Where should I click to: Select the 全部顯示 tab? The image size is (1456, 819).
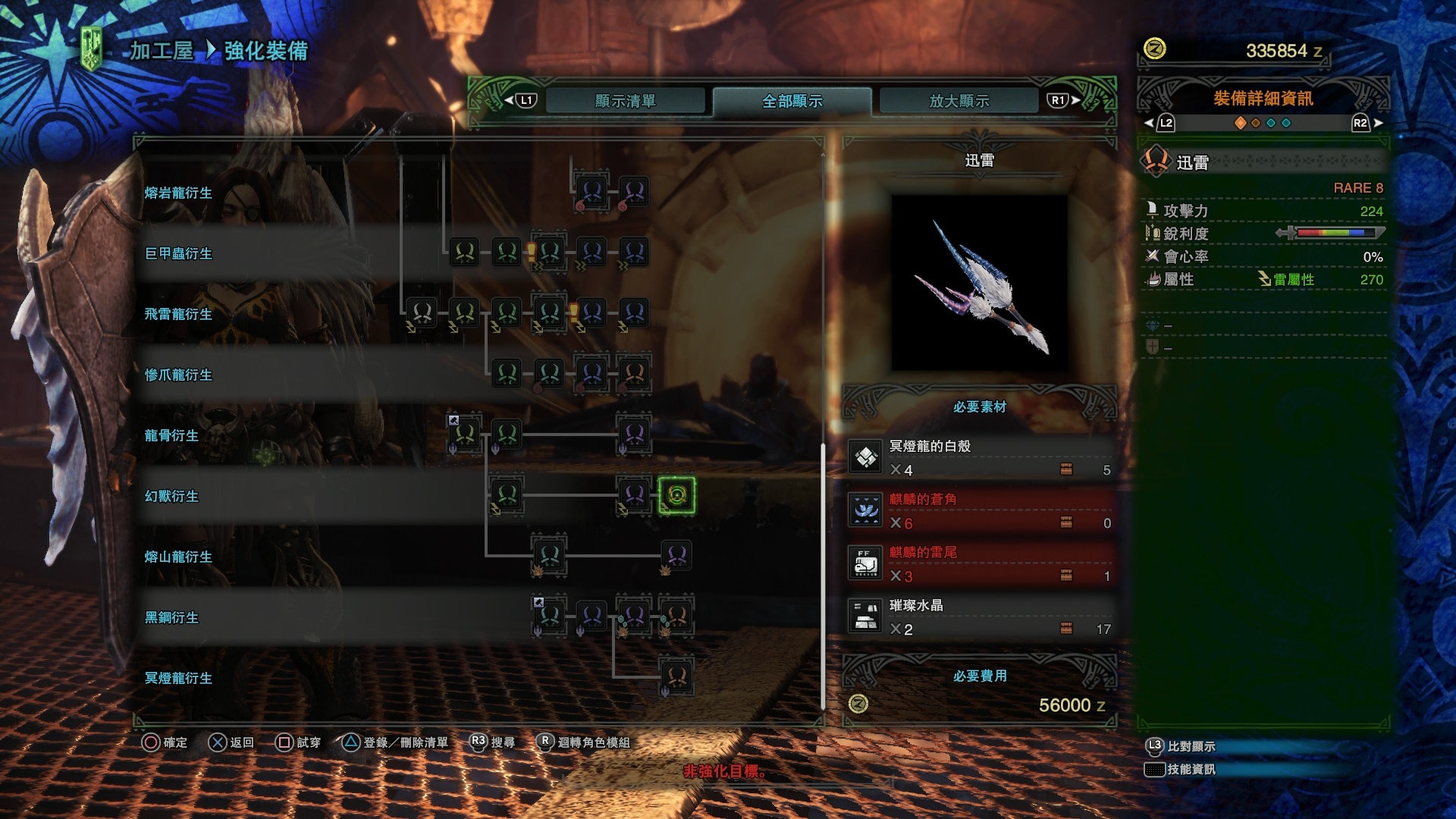(x=792, y=101)
